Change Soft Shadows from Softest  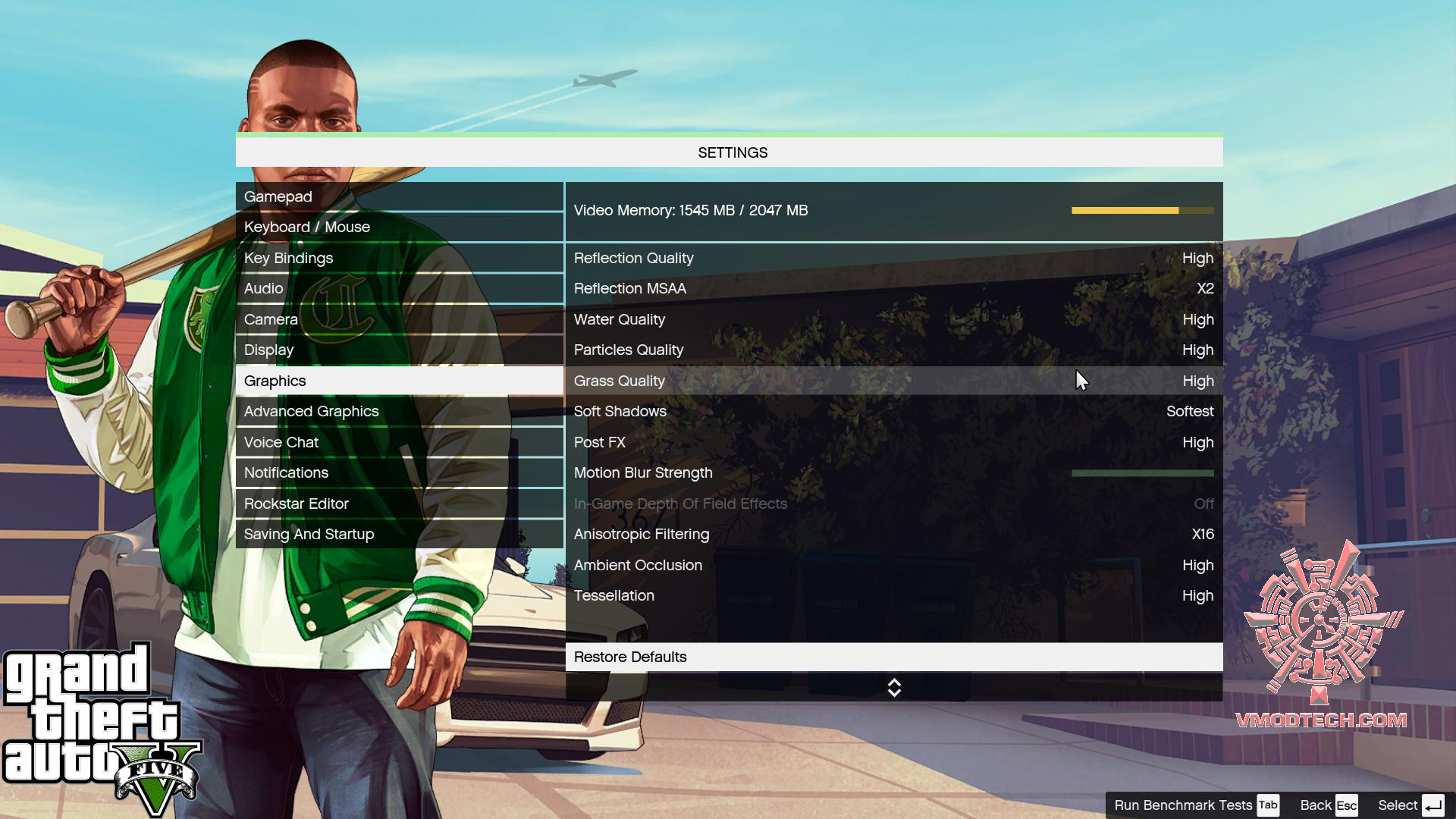(x=895, y=411)
